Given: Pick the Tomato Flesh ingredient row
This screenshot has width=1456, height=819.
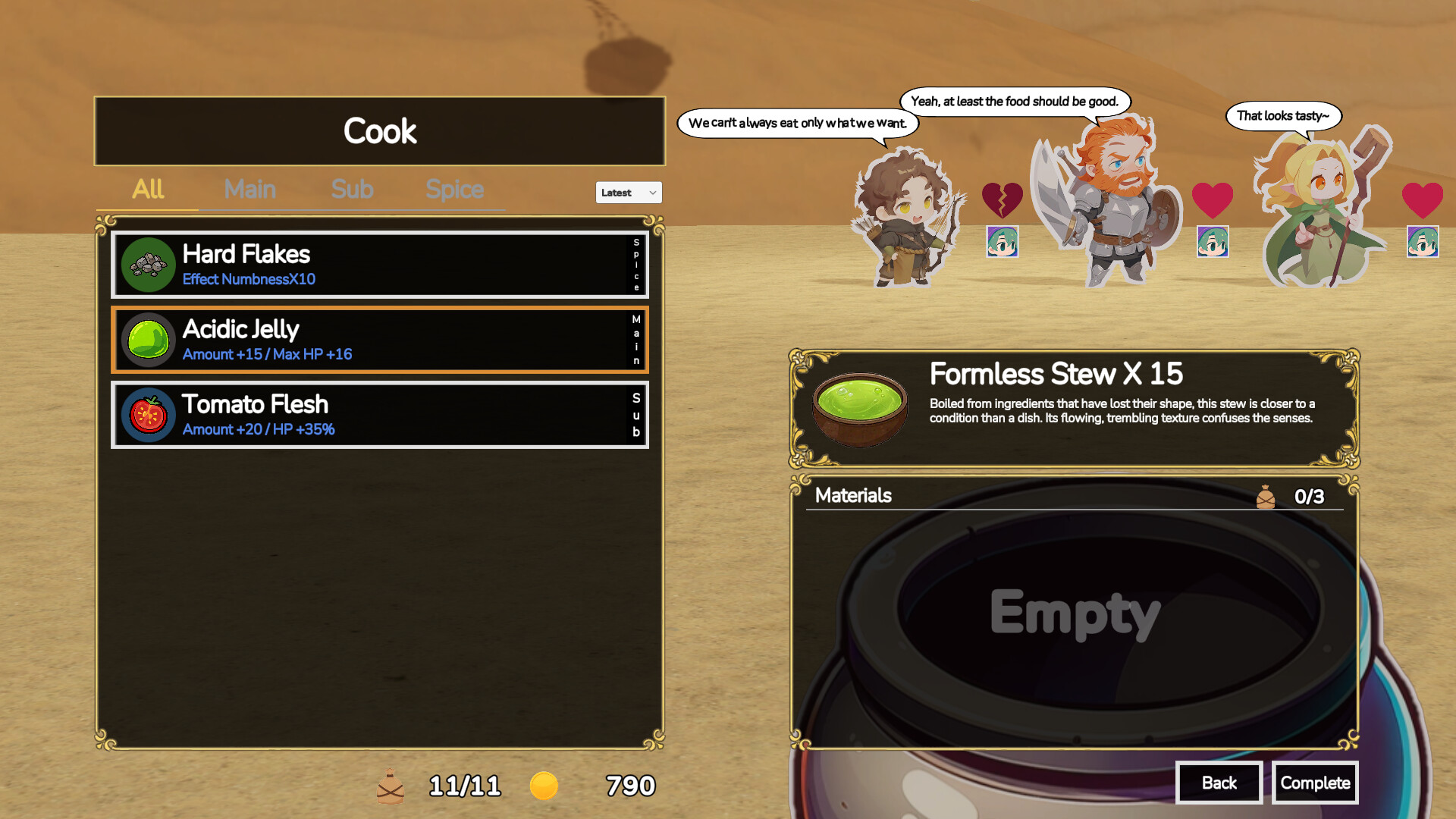Looking at the screenshot, I should coord(379,415).
